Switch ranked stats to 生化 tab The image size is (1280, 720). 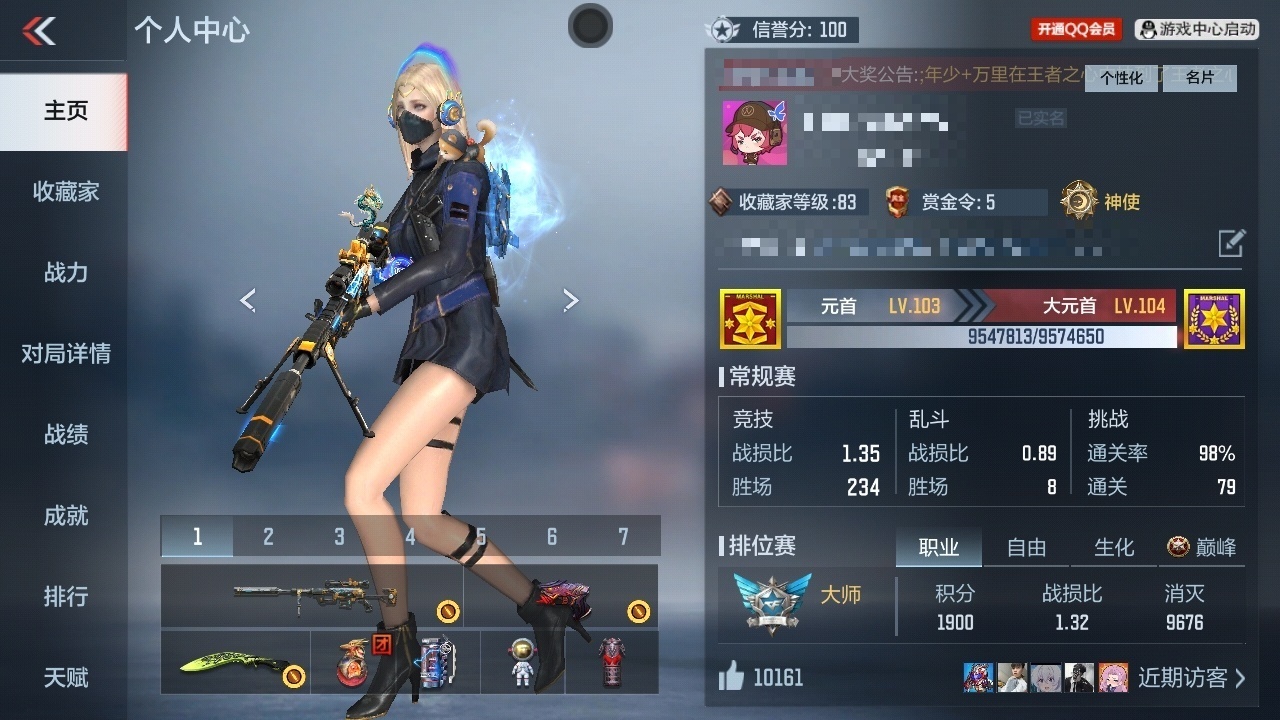point(1114,547)
